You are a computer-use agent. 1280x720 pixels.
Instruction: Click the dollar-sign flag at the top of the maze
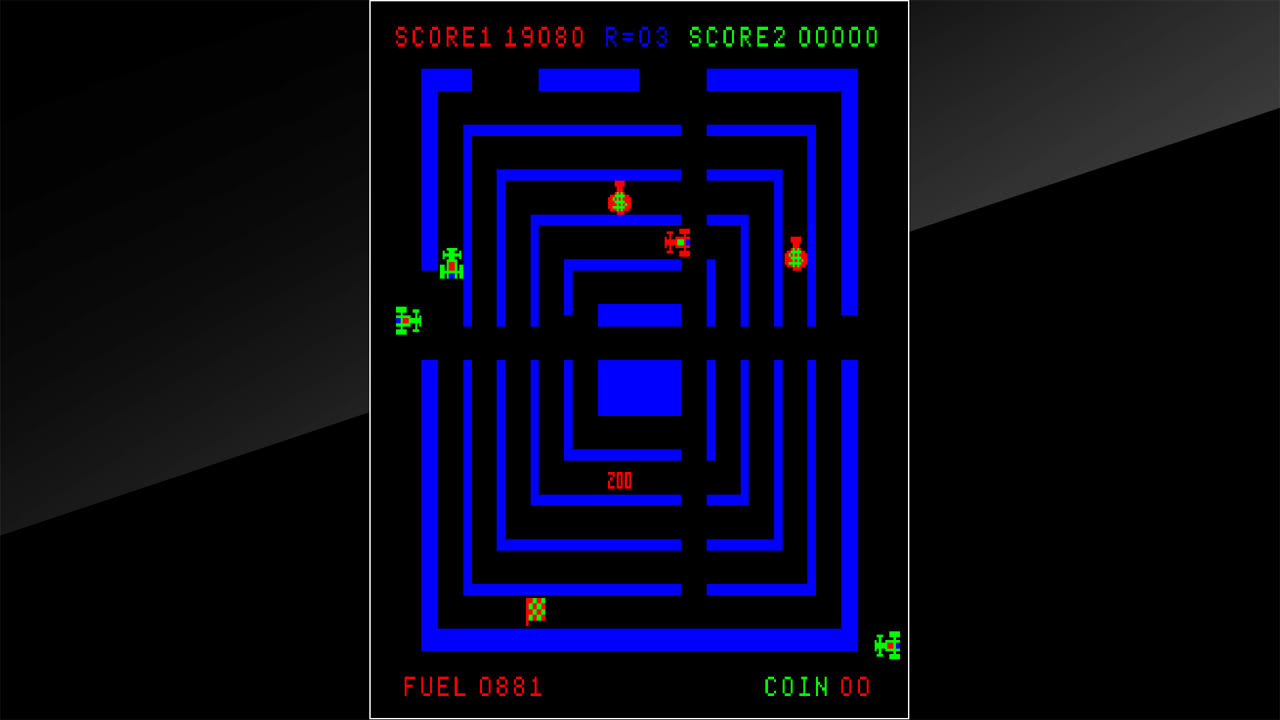coord(618,202)
